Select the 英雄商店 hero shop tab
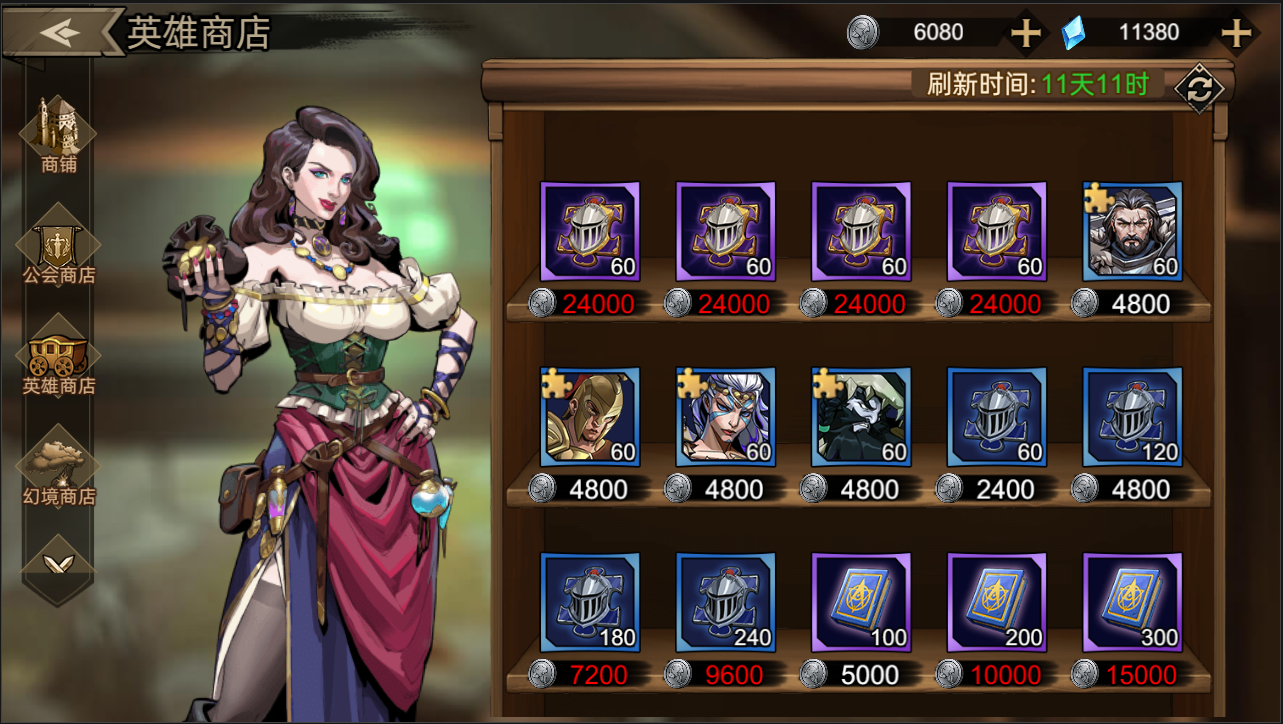1283x724 pixels. tap(59, 358)
